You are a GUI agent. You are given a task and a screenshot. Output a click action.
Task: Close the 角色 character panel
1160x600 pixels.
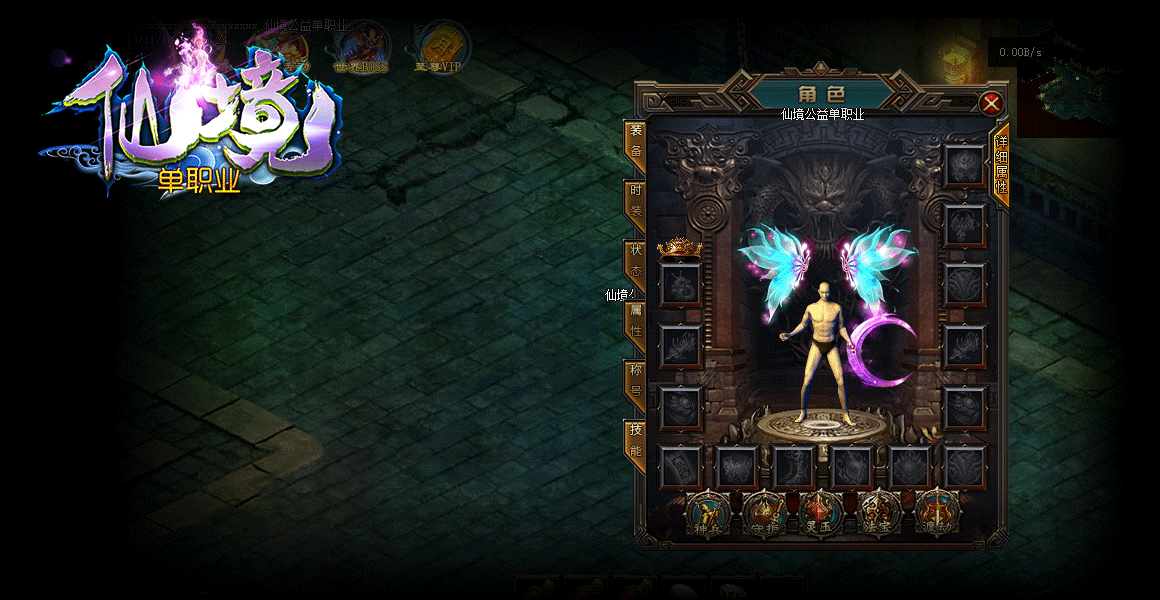[x=991, y=103]
